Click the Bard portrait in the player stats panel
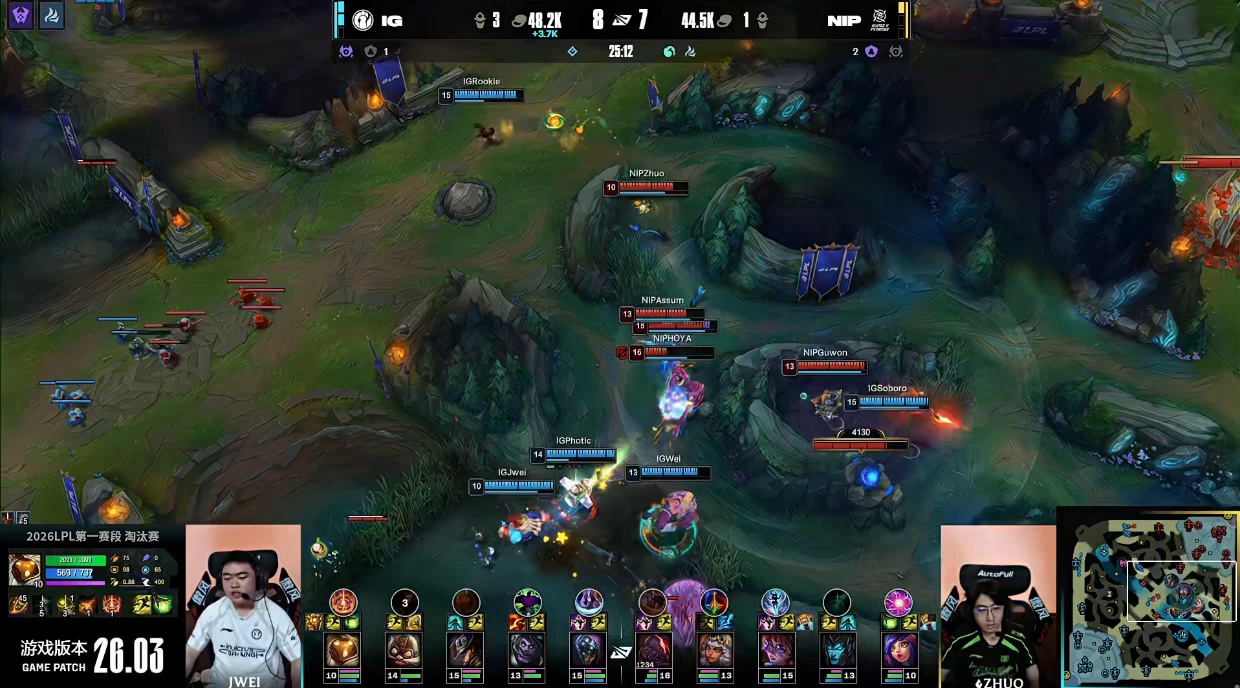This screenshot has height=688, width=1240. 24,569
